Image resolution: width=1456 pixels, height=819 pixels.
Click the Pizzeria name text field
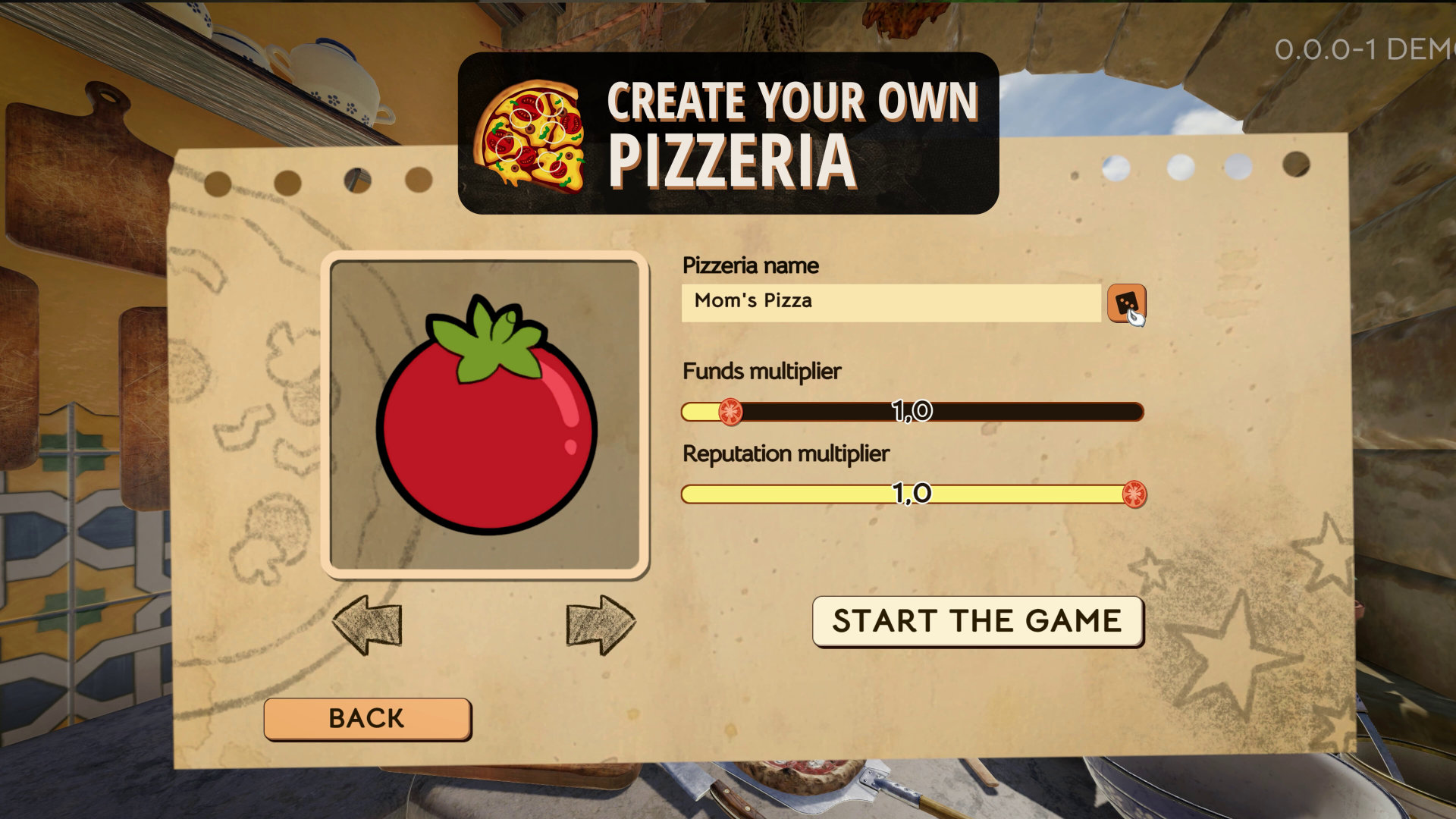[x=890, y=303]
